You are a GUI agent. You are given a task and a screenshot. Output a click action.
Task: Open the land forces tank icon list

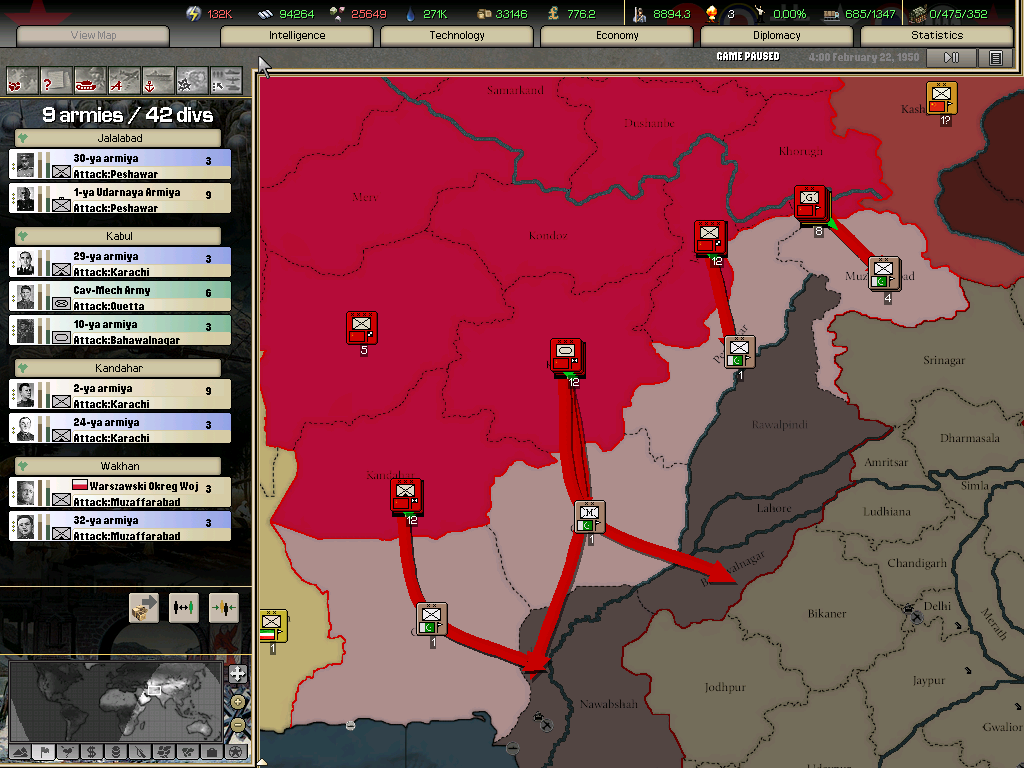pos(89,79)
